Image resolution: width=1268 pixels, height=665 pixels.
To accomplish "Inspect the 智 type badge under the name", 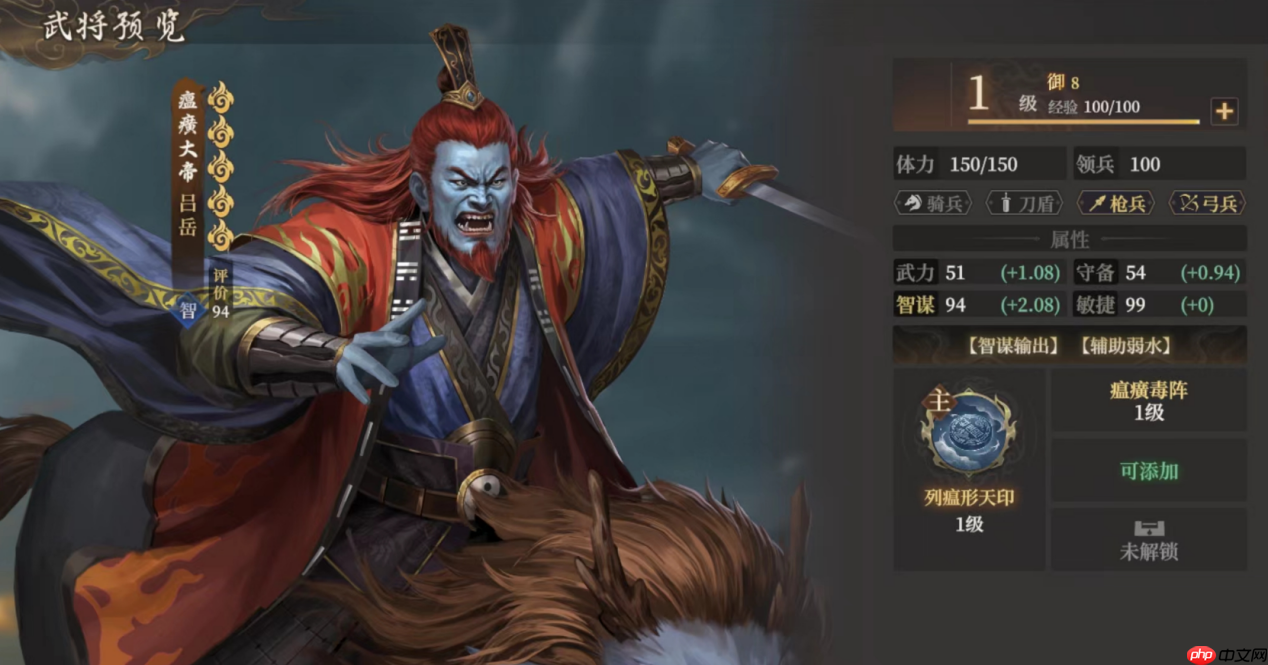I will pyautogui.click(x=189, y=310).
